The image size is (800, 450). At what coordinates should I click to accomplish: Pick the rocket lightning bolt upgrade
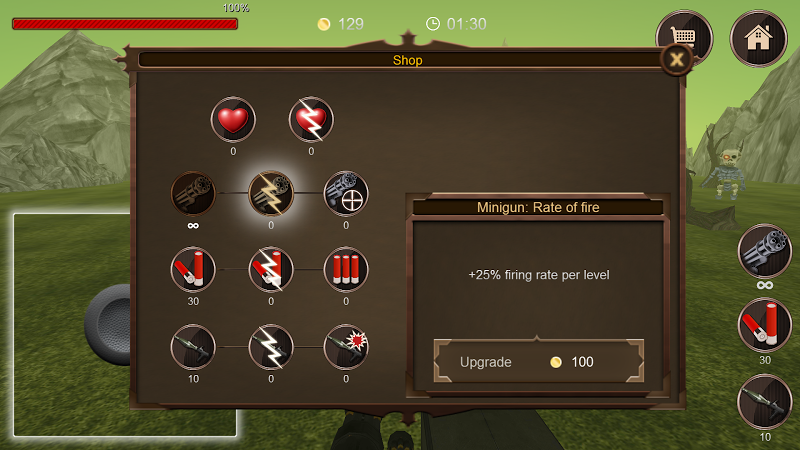(271, 346)
